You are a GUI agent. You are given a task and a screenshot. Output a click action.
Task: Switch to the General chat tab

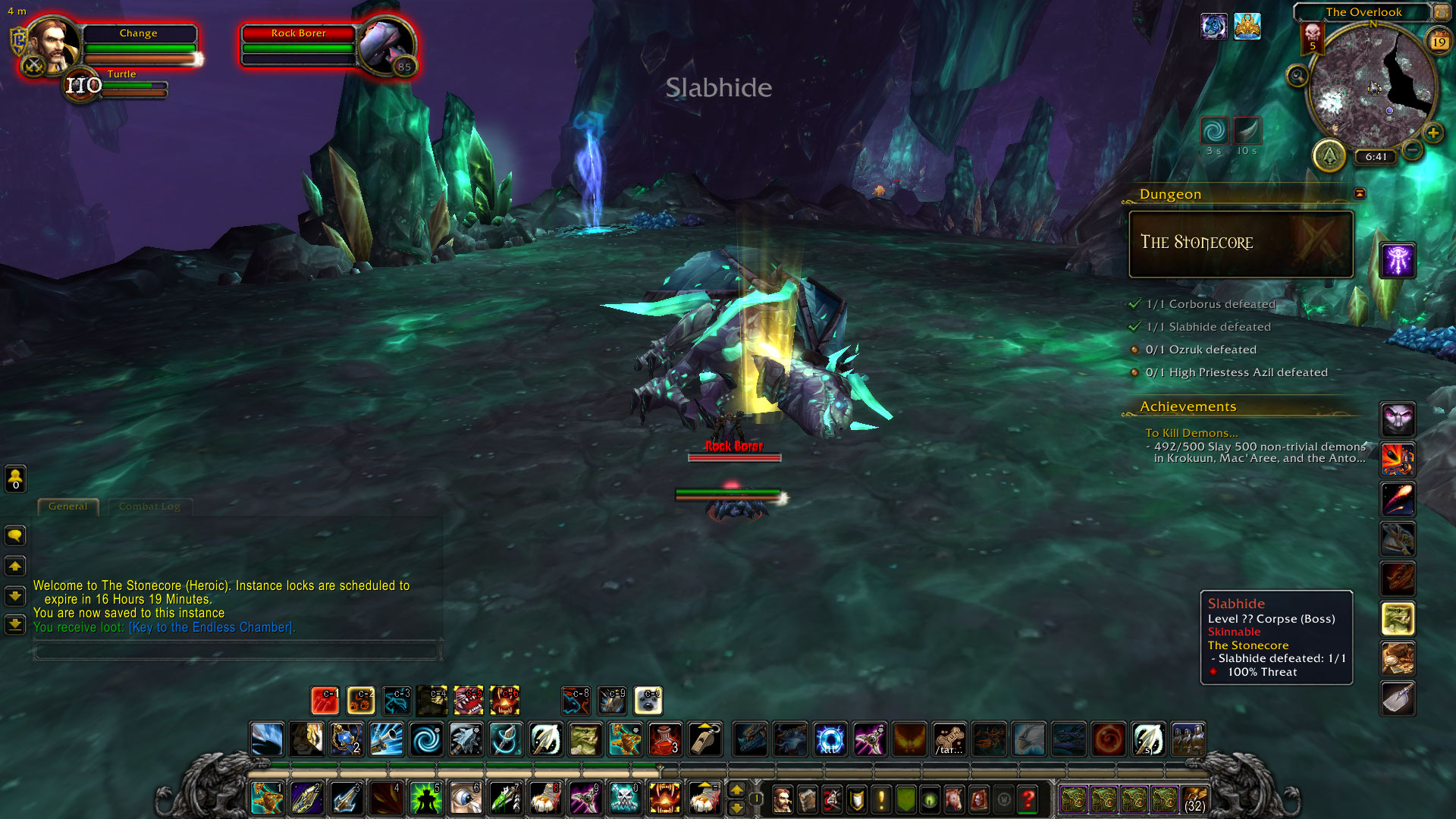68,507
